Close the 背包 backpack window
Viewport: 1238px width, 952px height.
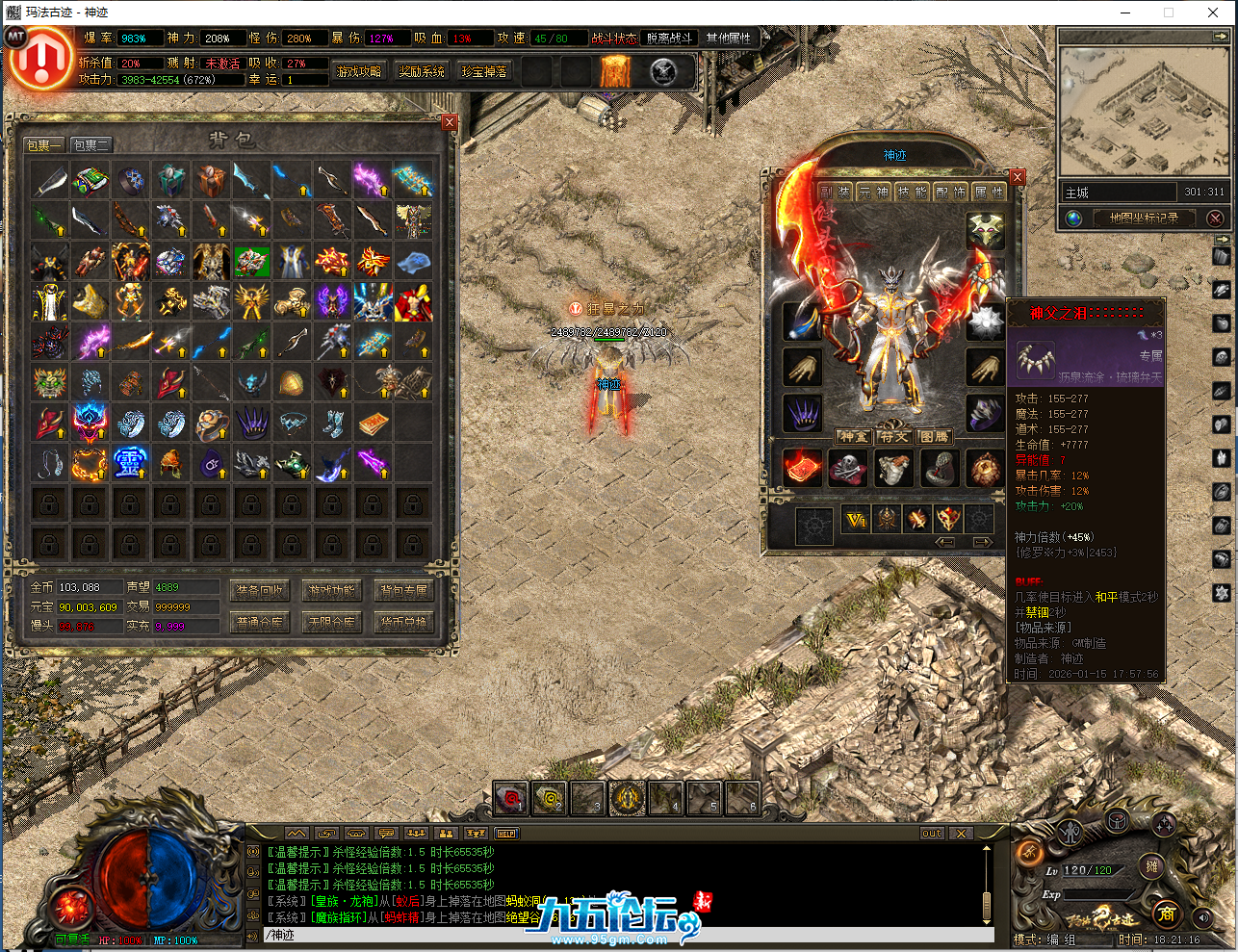[x=450, y=122]
